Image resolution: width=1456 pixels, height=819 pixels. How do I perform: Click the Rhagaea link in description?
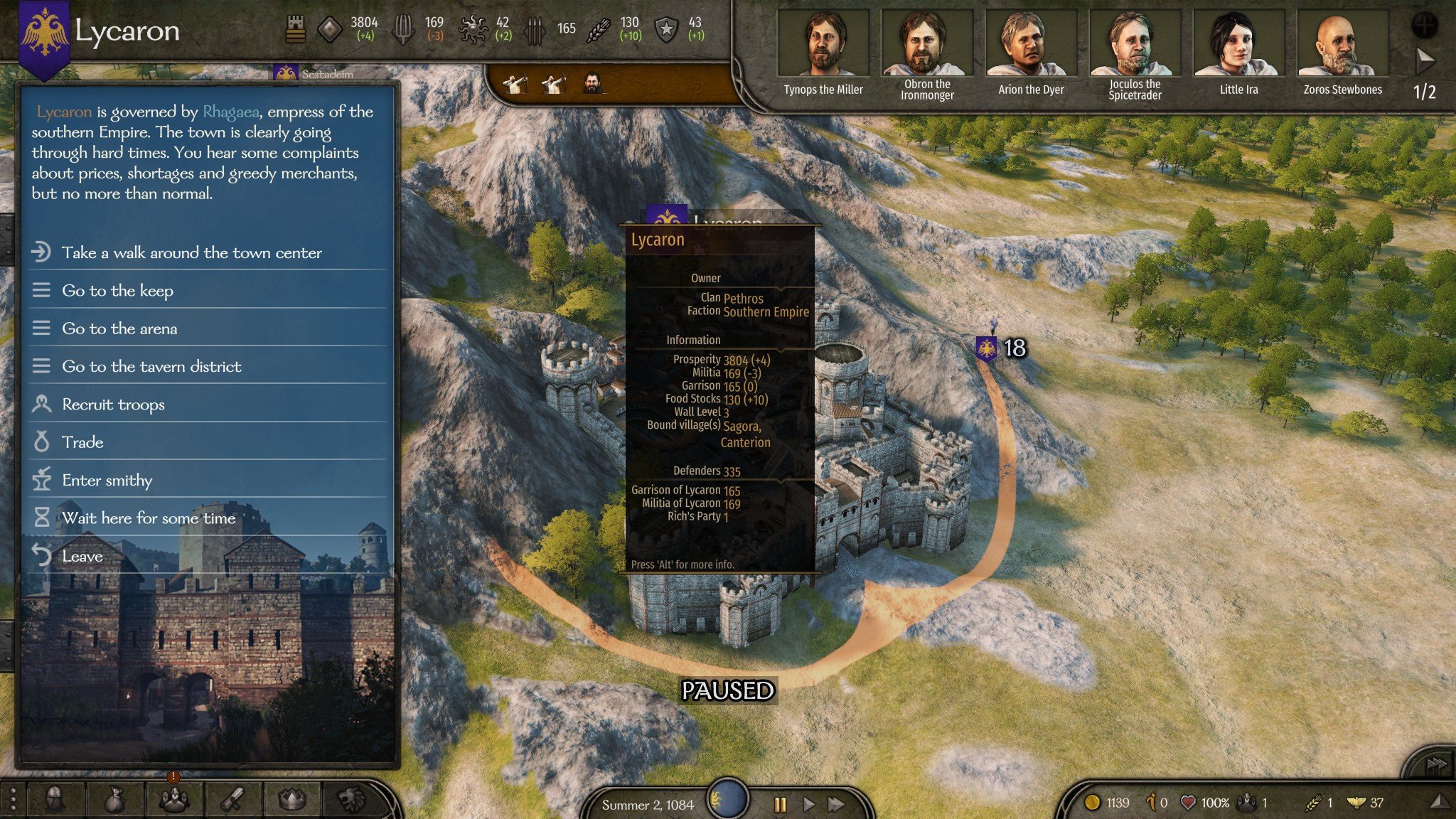click(x=231, y=112)
